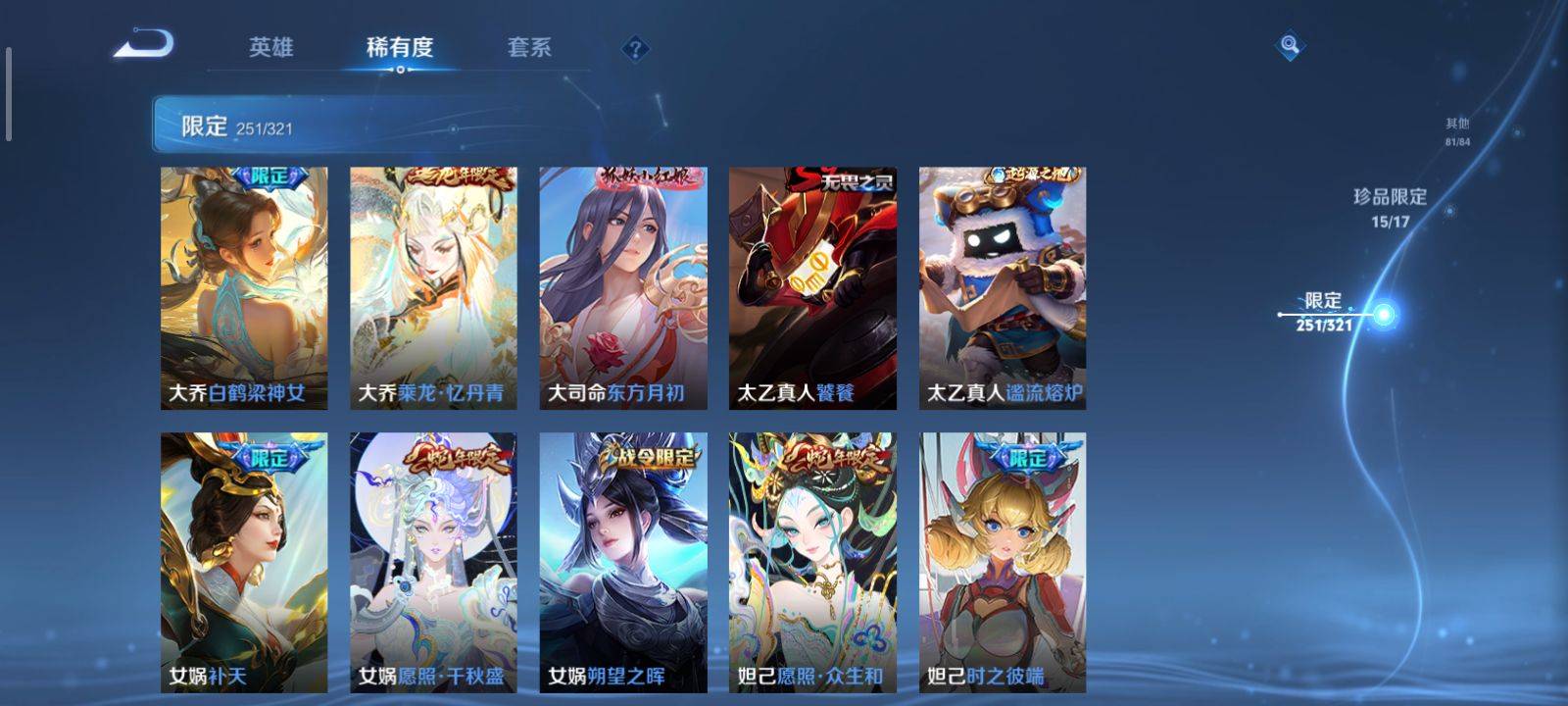Select the 稀有度 tab
The width and height of the screenshot is (1568, 706).
[400, 47]
